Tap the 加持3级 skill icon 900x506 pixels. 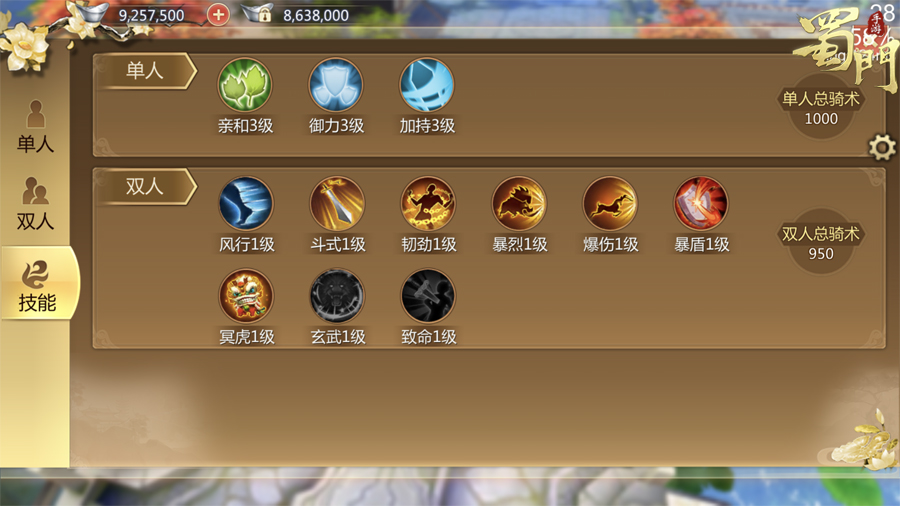click(427, 85)
